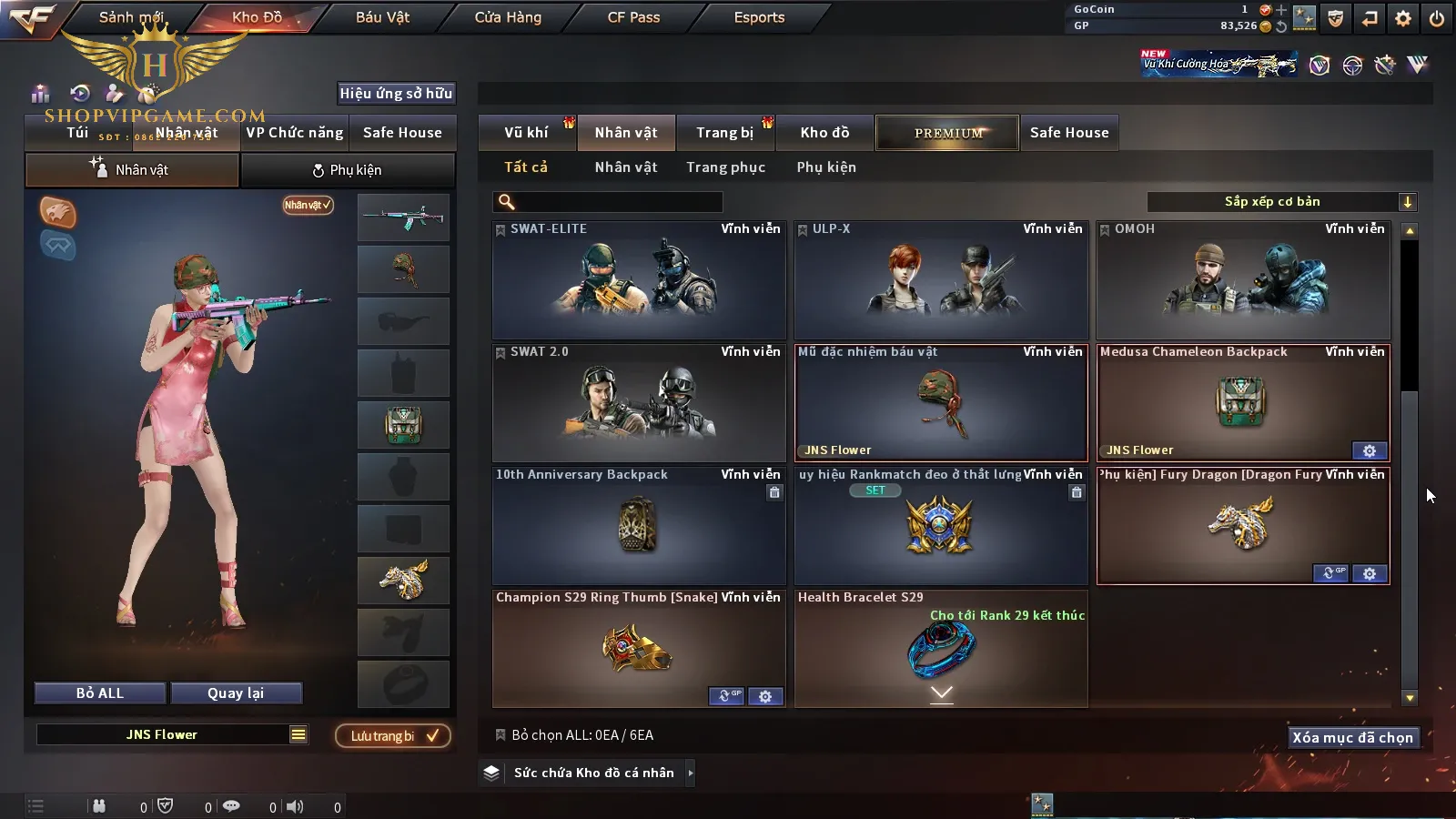Click the Quay lại button
This screenshot has height=819, width=1456.
click(236, 693)
